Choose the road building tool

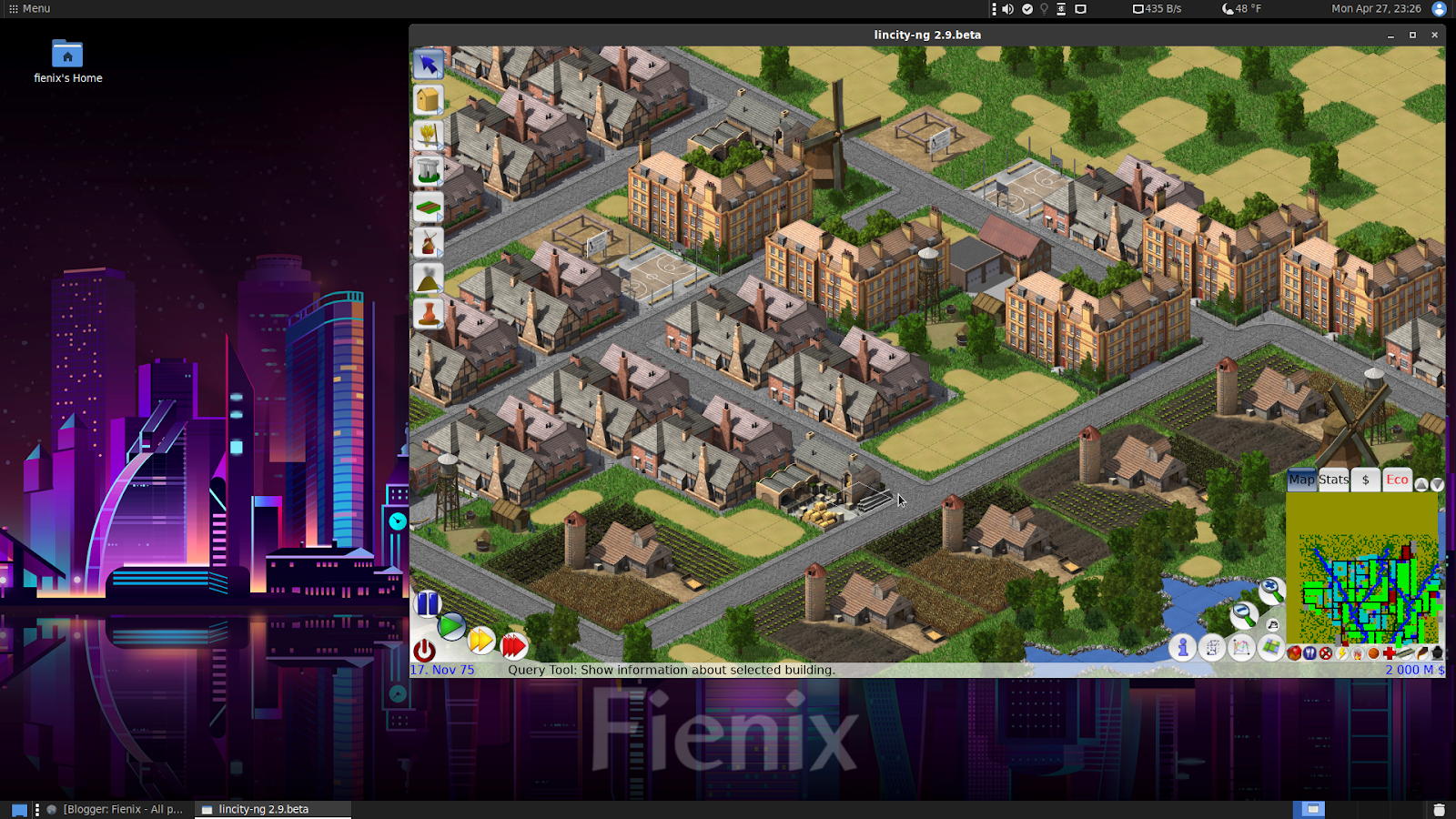[428, 206]
